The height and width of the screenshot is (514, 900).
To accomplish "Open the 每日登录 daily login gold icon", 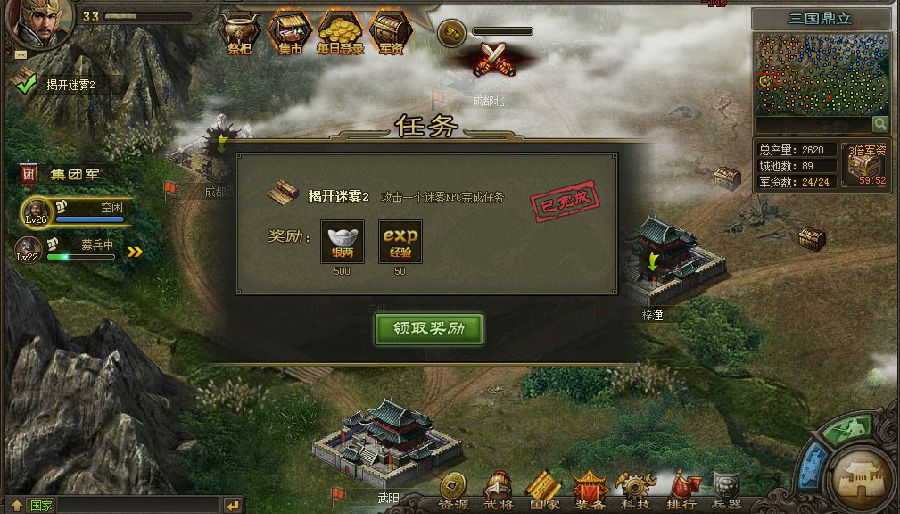I will (x=340, y=31).
